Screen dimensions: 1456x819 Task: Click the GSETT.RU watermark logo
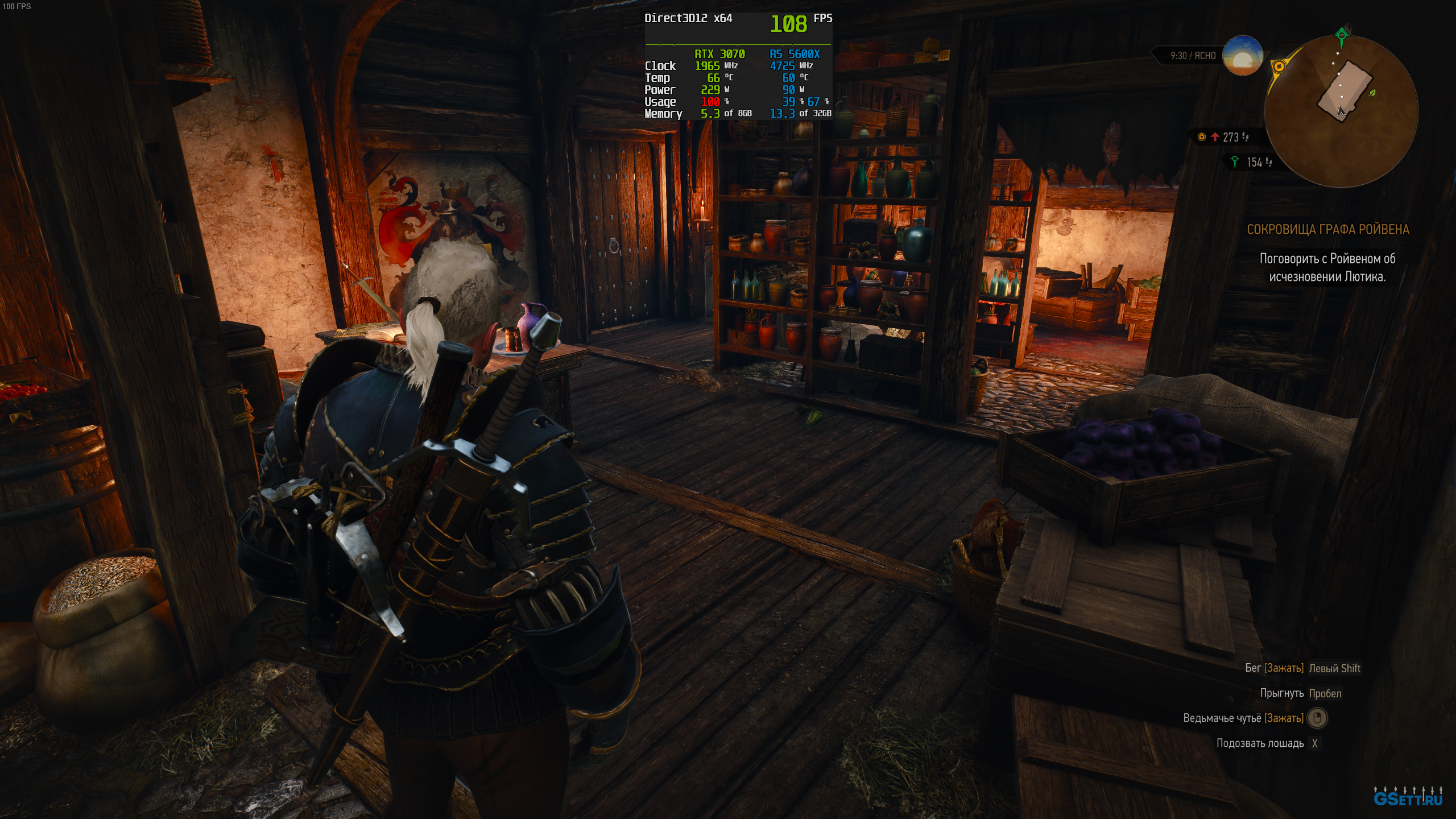1408,797
